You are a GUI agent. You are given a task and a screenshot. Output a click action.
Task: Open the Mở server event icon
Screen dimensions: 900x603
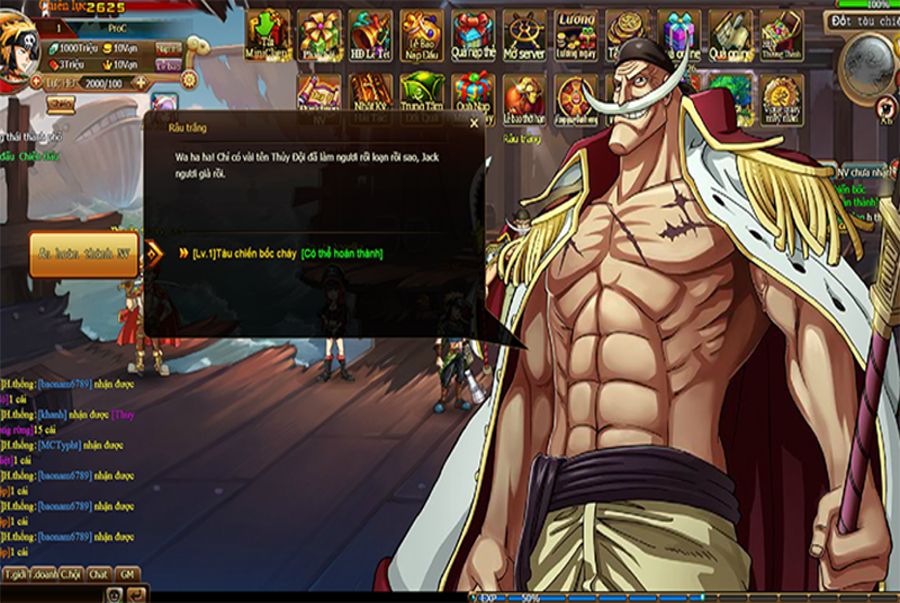click(524, 35)
